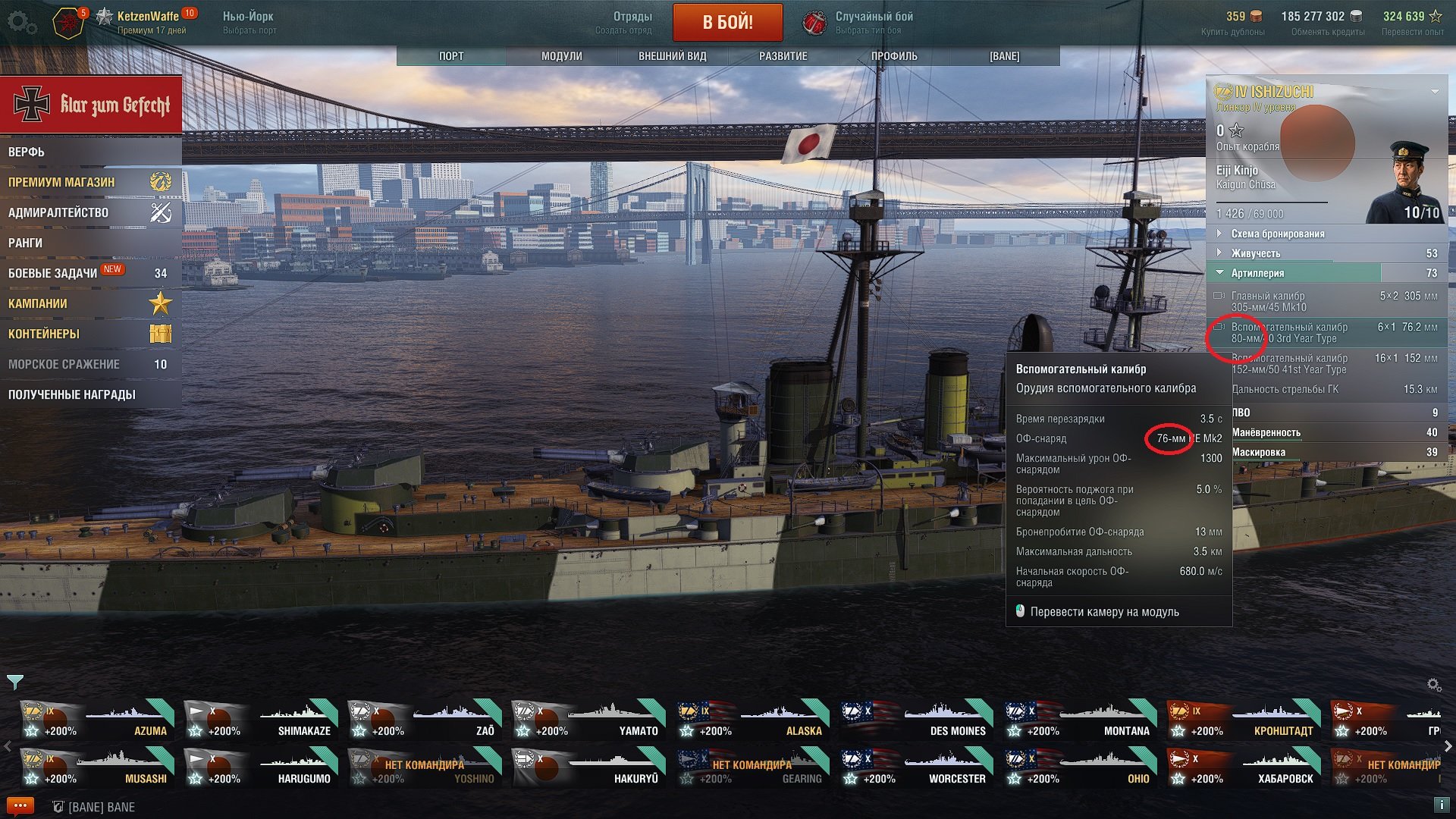Open the ВНЕШНИЙ ВИД tab

(672, 56)
